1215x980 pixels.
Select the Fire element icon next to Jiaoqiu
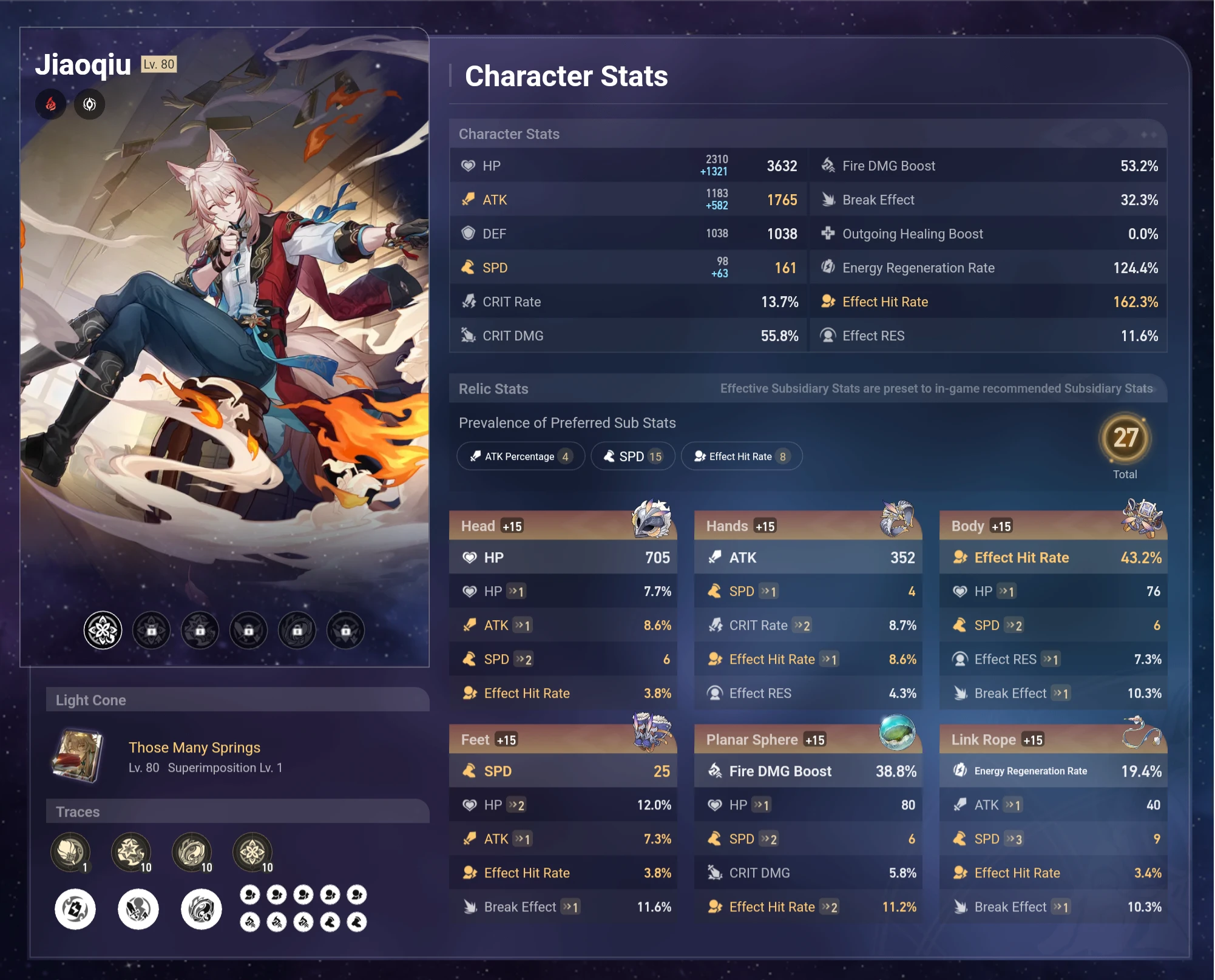point(51,104)
